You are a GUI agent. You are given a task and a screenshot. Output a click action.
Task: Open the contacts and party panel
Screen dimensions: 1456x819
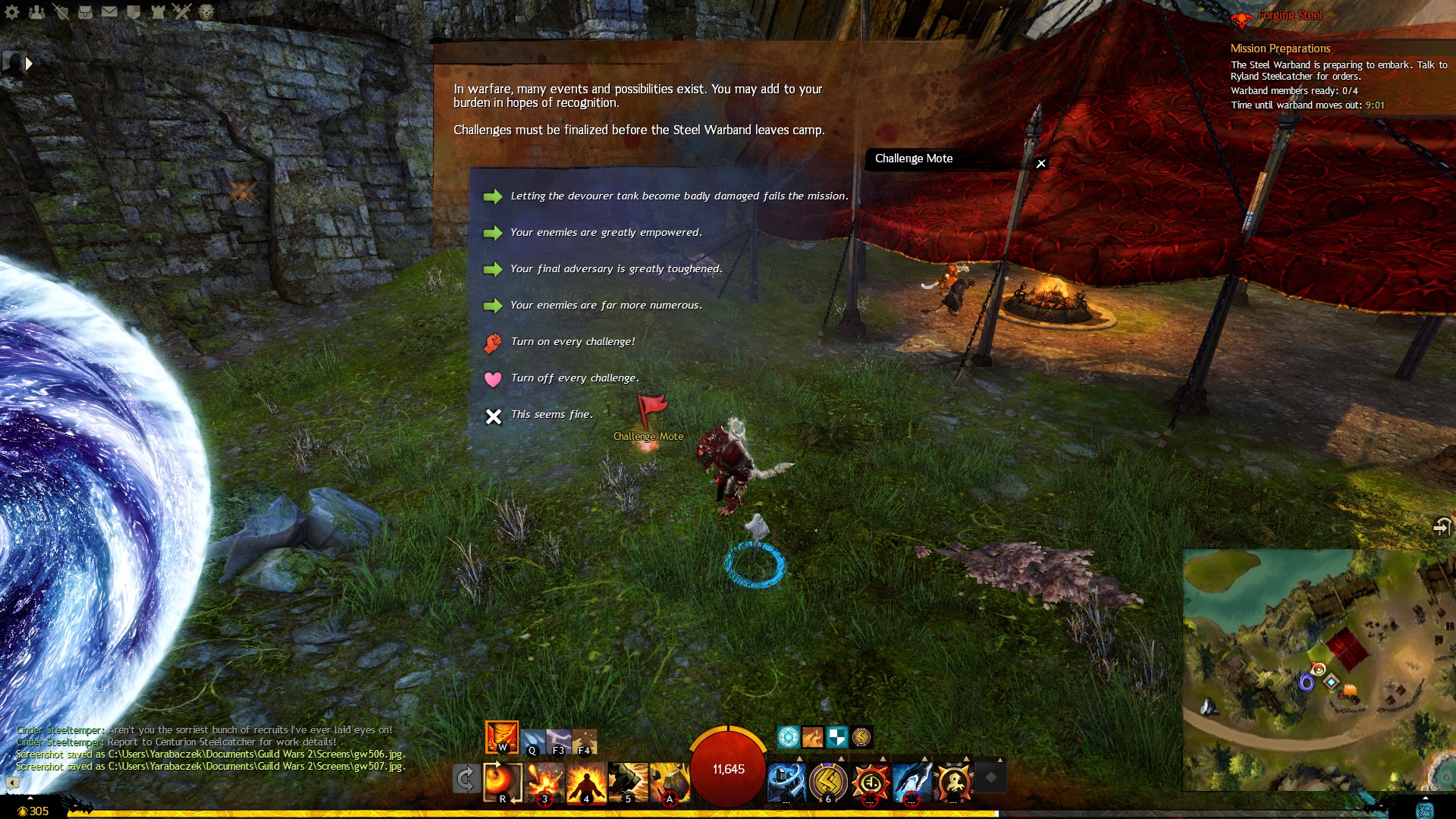click(x=36, y=11)
